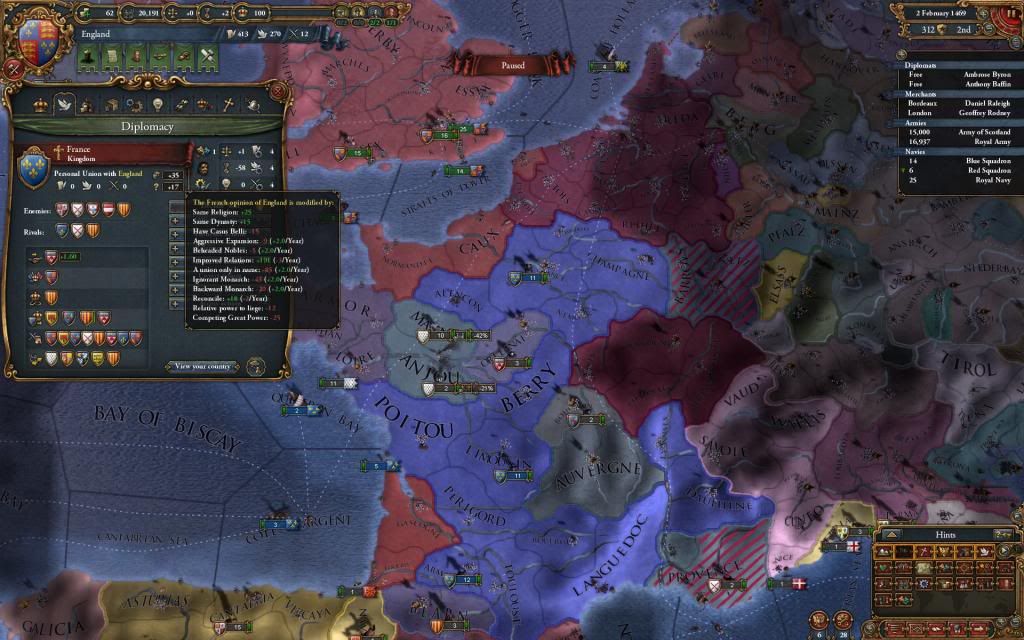Click the View your country button
Viewport: 1024px width, 640px height.
(204, 366)
